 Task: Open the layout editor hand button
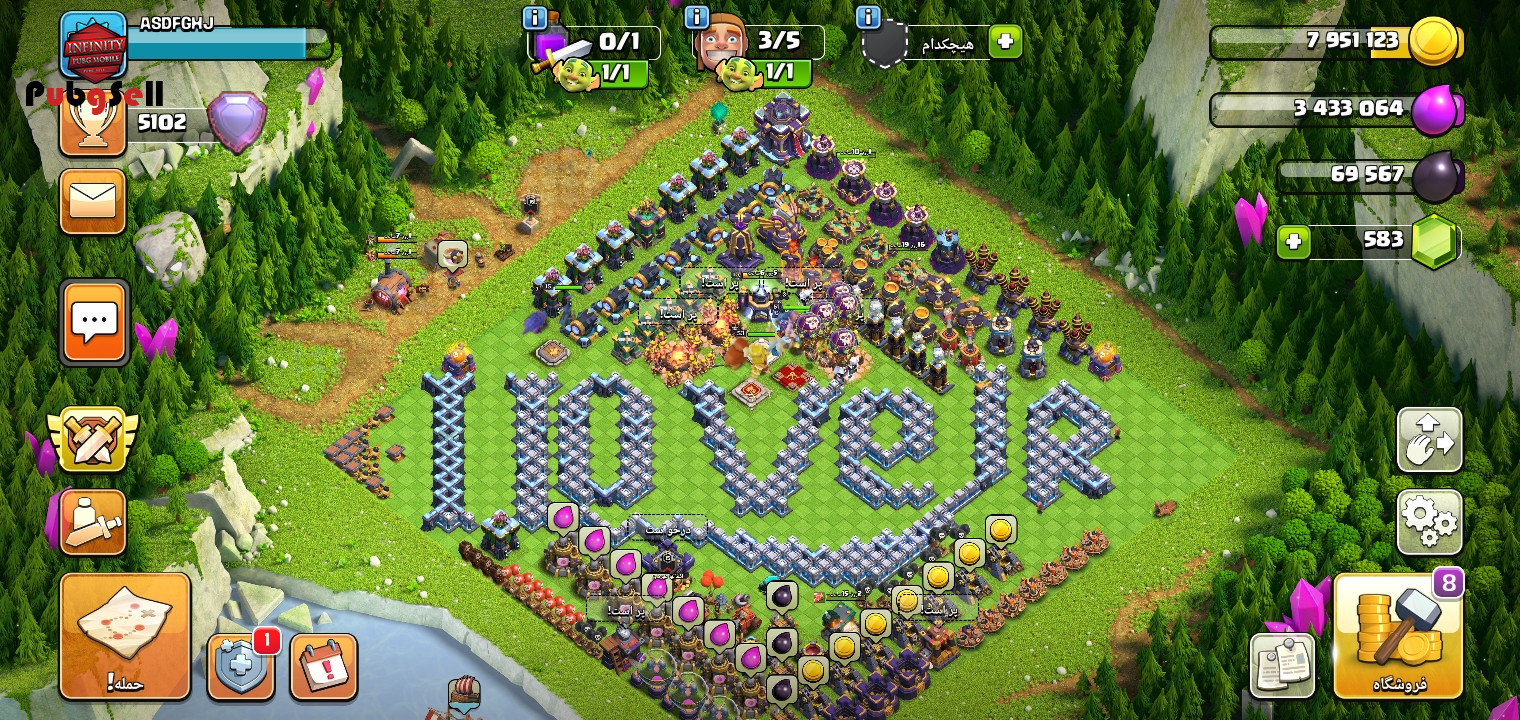pyautogui.click(x=1429, y=440)
